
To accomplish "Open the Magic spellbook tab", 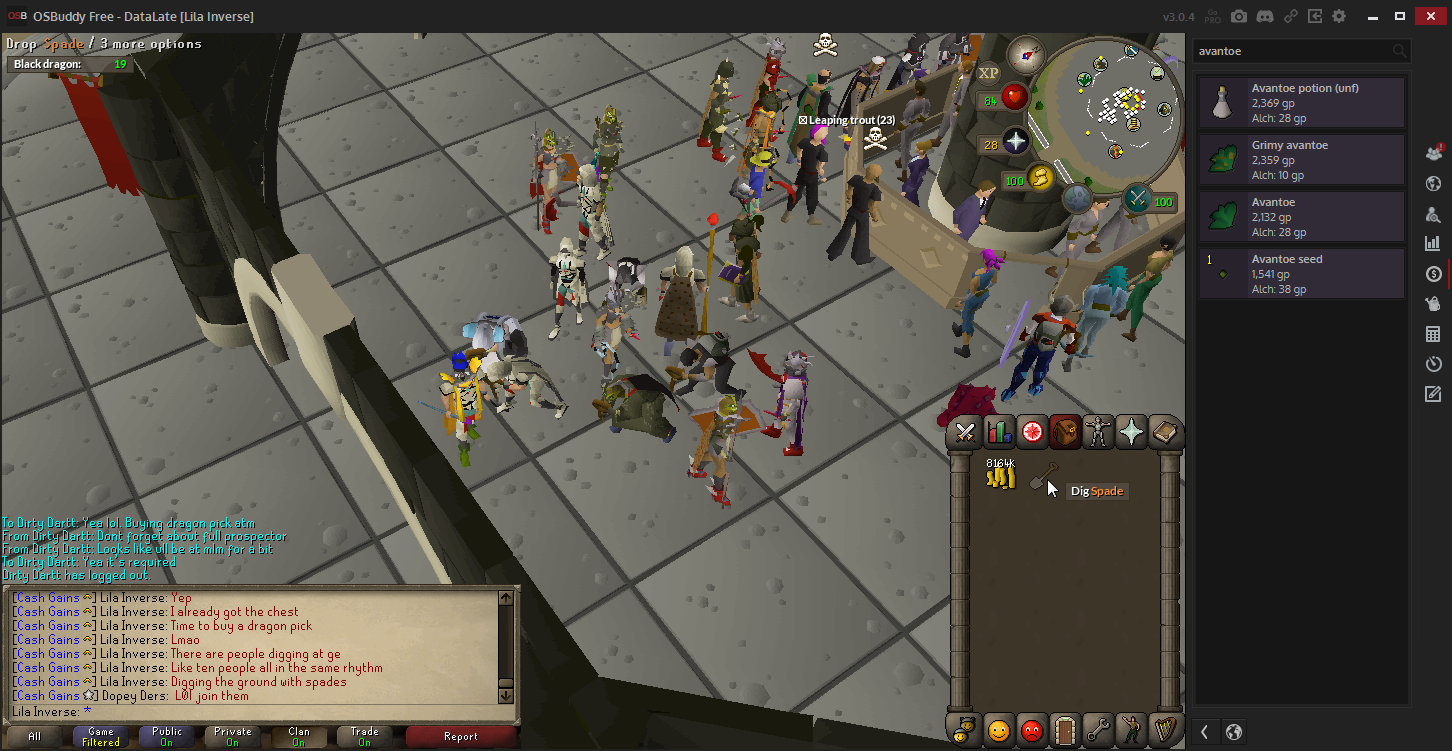I will pos(1164,432).
